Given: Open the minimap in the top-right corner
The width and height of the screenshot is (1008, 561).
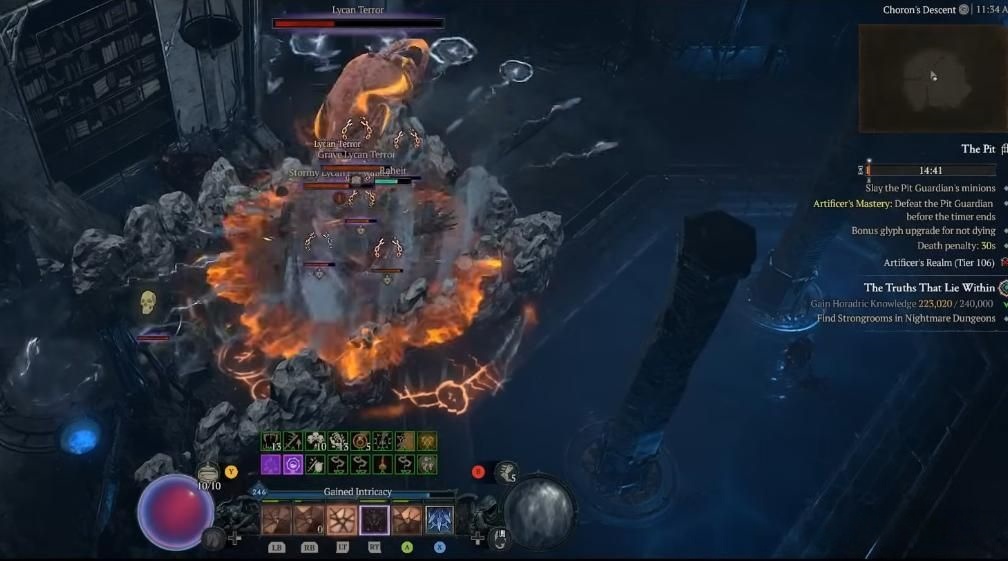Looking at the screenshot, I should (932, 74).
